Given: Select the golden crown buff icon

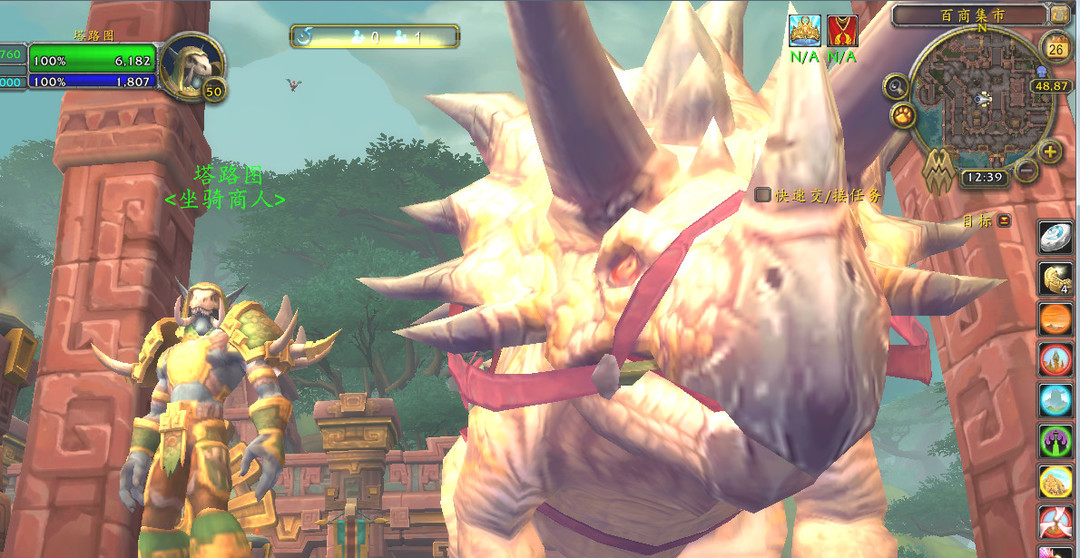Looking at the screenshot, I should (805, 31).
